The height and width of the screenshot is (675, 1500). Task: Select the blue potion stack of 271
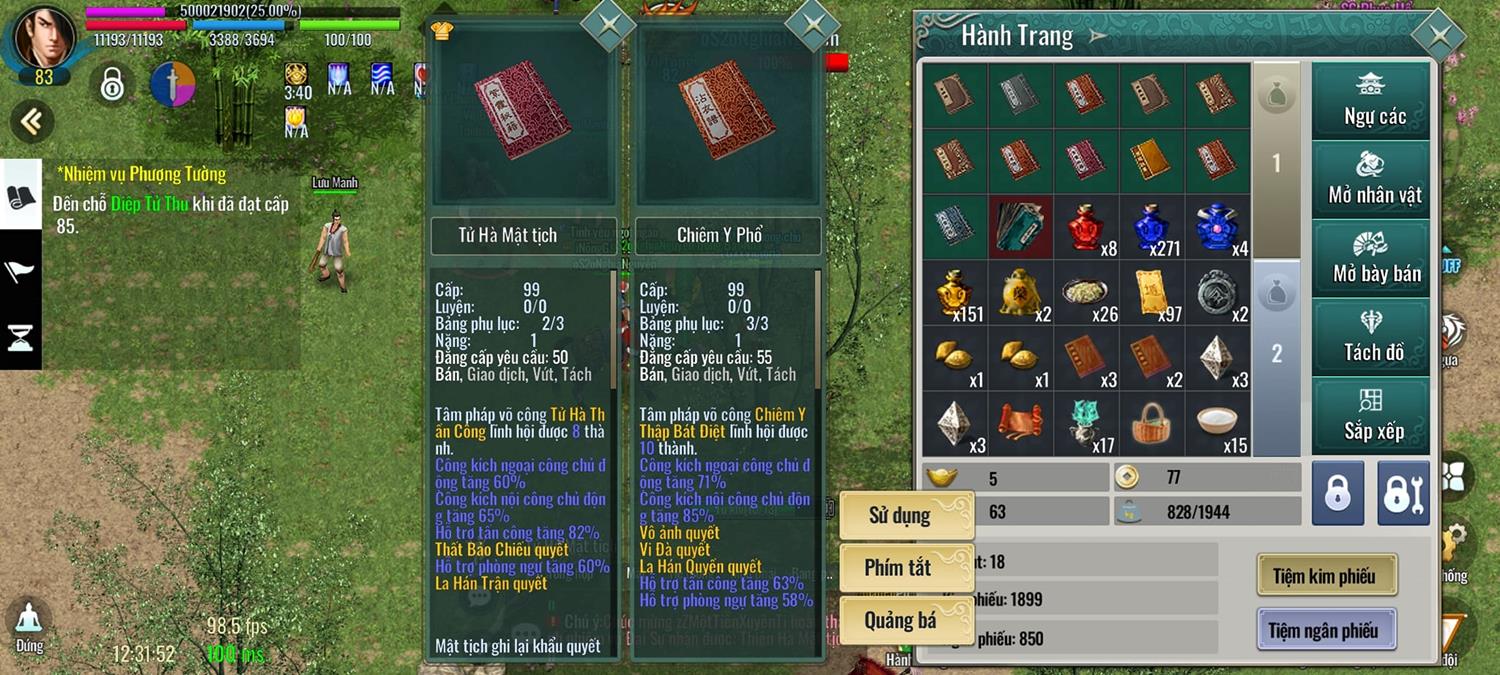[x=1151, y=228]
